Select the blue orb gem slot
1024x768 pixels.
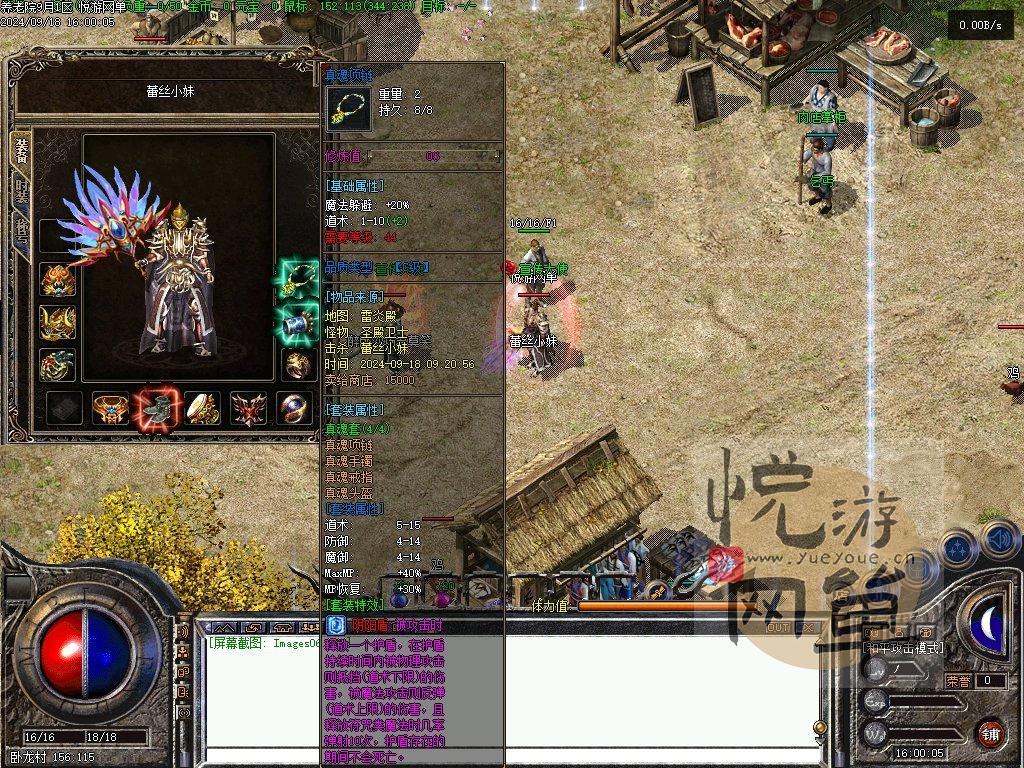(295, 408)
